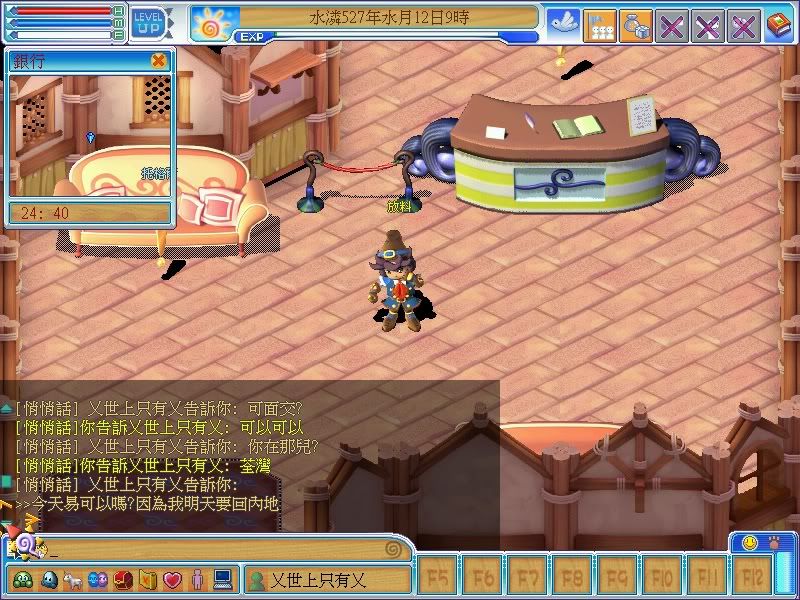800x600 pixels.
Task: Close the 銀行 minimap window
Action: (158, 60)
